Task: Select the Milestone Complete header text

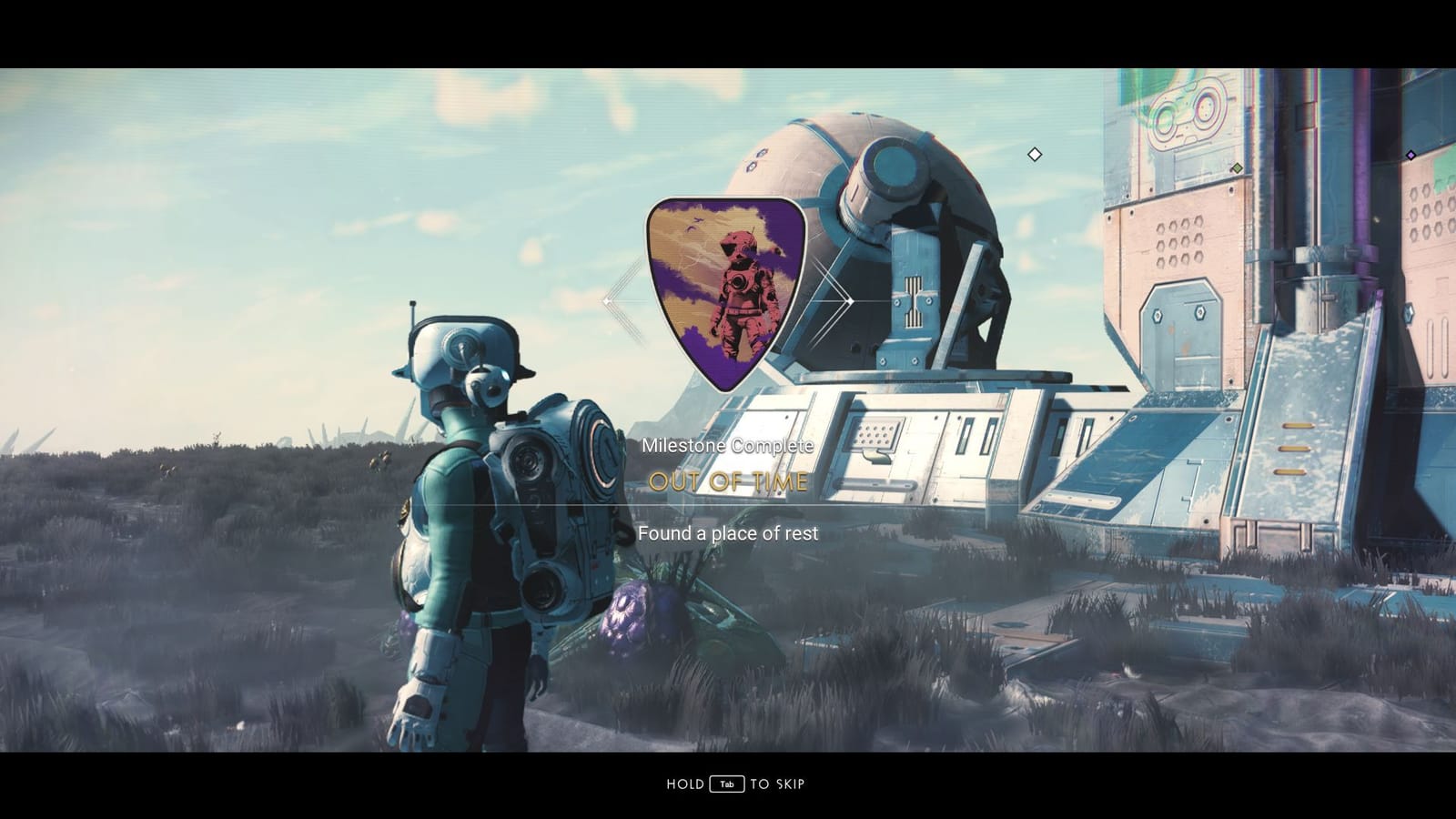Action: 727,446
